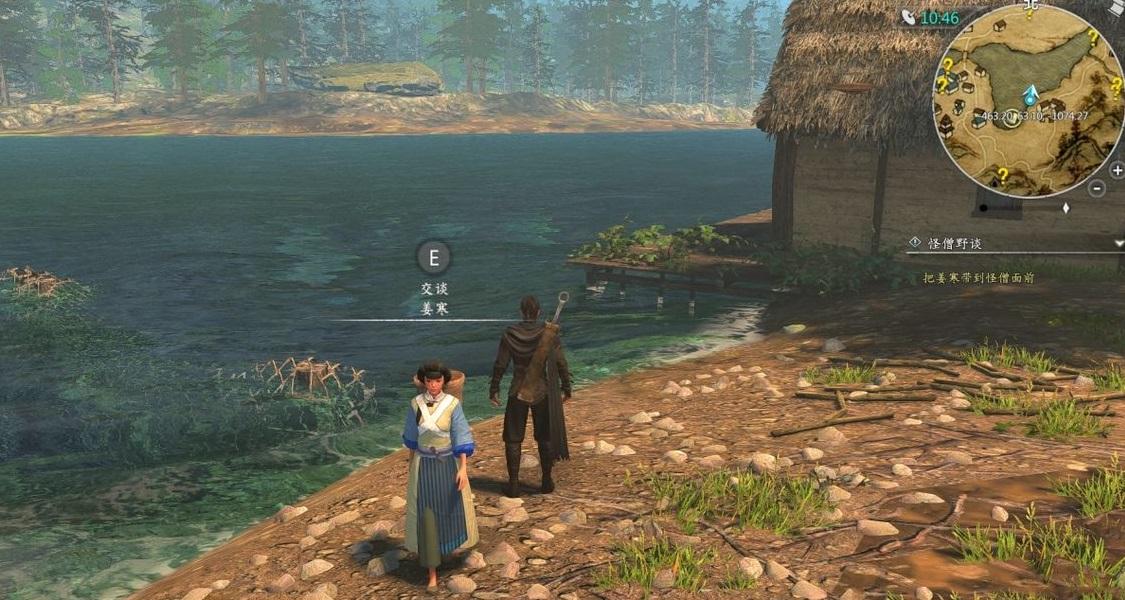This screenshot has width=1125, height=600.
Task: Click the satellite dish icon beside the clock
Action: click(x=908, y=17)
